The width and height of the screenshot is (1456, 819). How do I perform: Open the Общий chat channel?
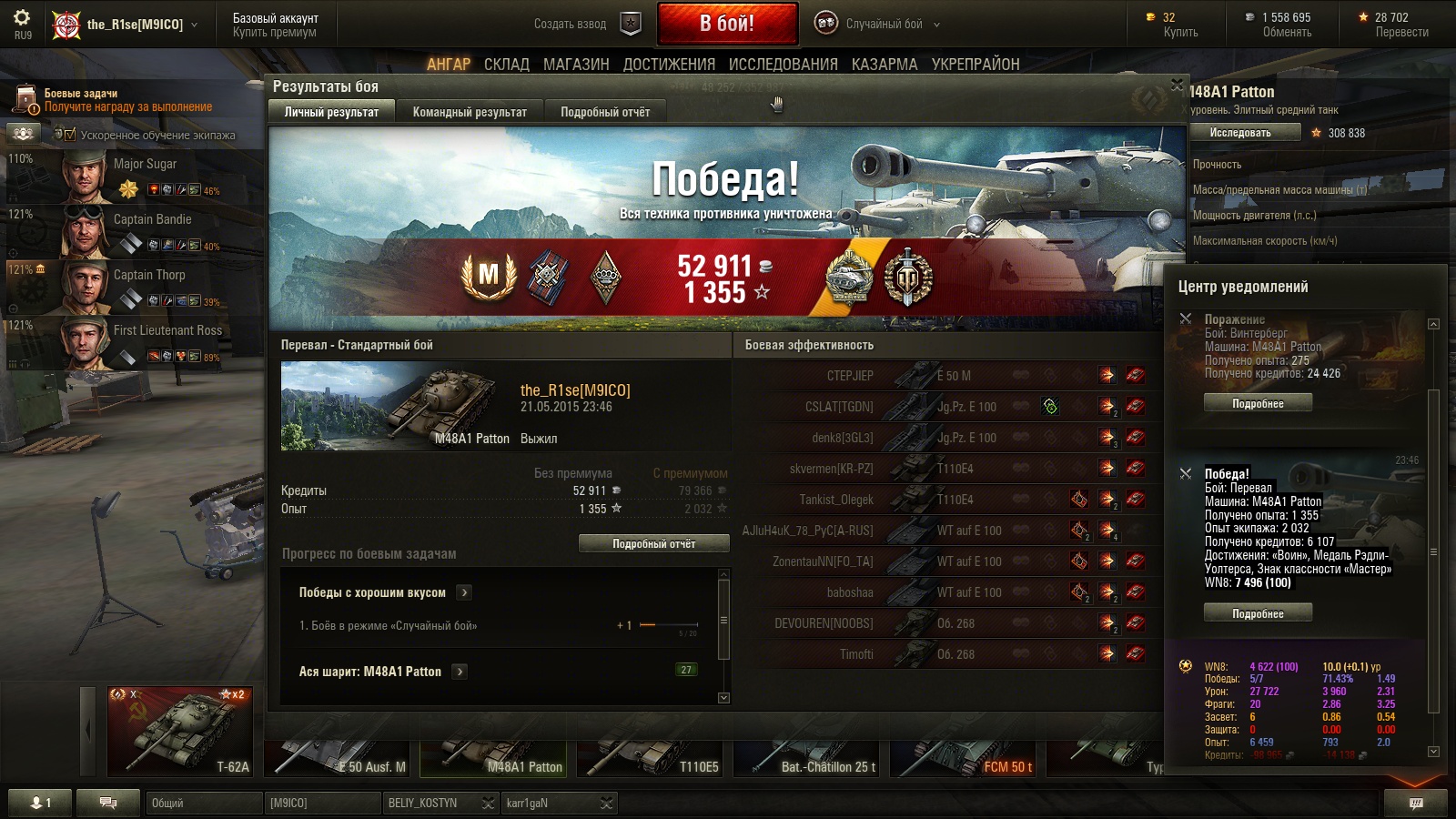tap(203, 803)
